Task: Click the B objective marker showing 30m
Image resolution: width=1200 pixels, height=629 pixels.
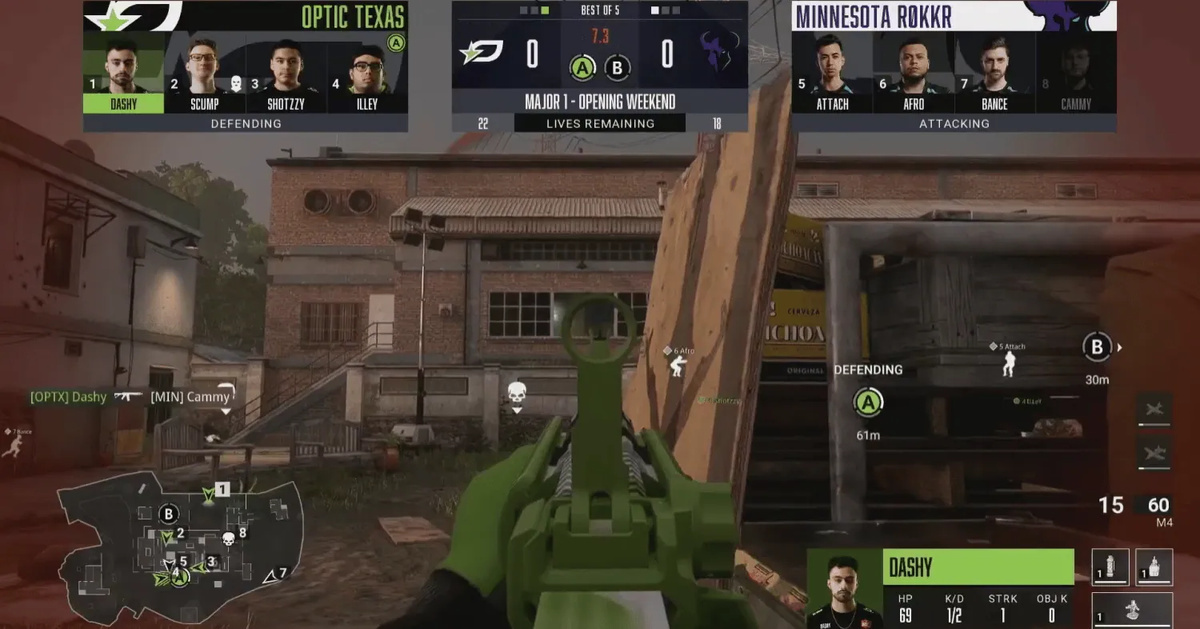Action: [x=1097, y=348]
